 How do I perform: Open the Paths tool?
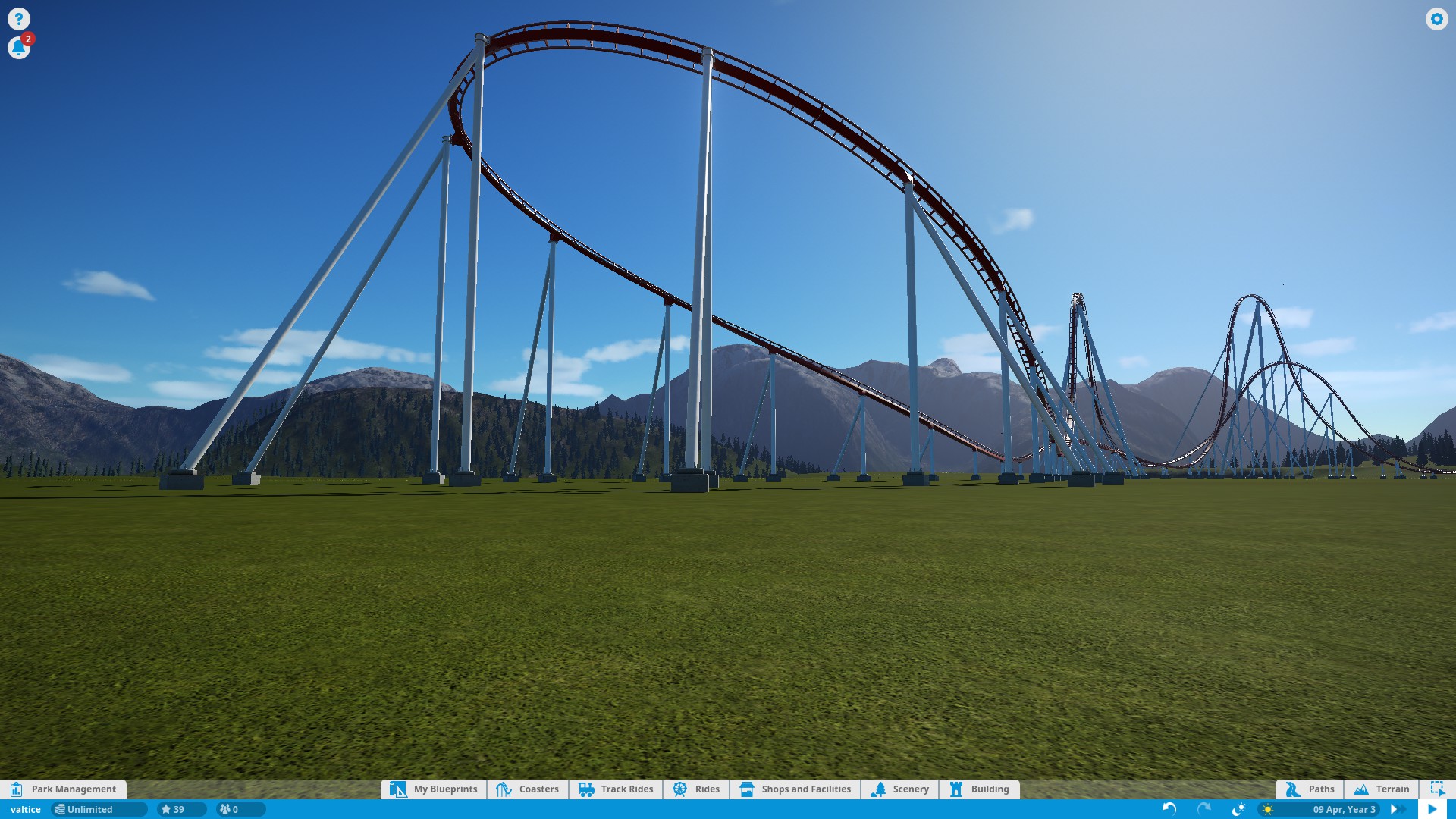1310,789
